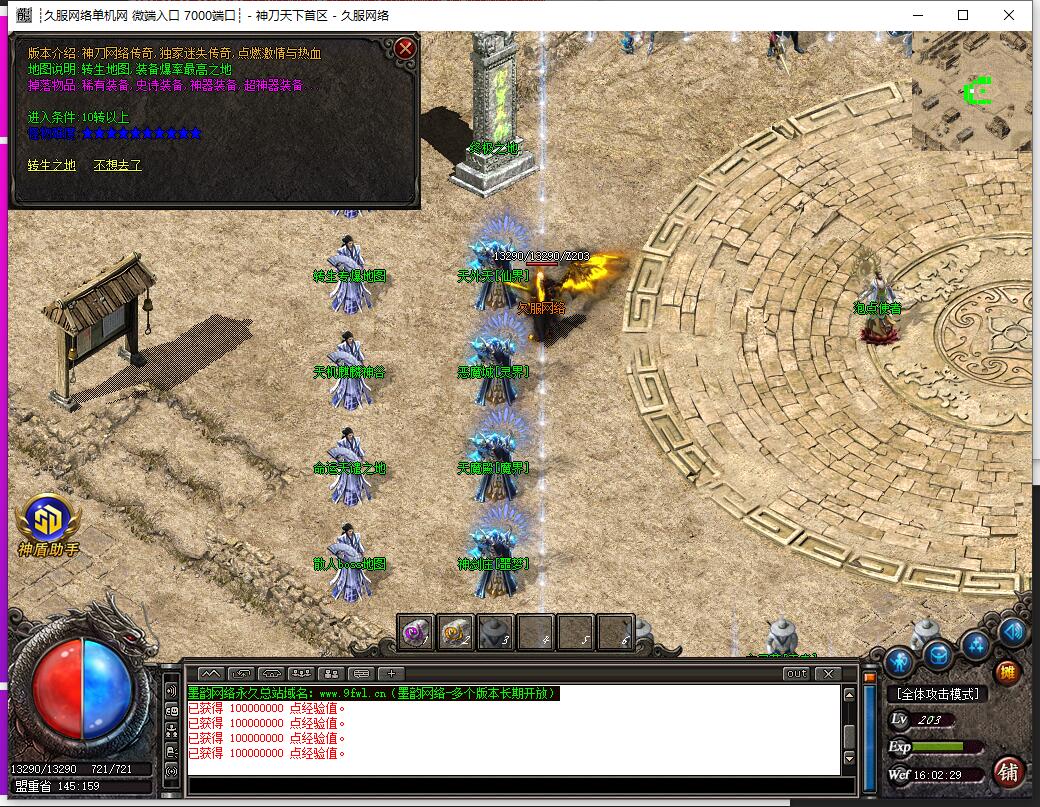Close the chat window with its X
Screen dimensions: 1040x807
click(827, 673)
